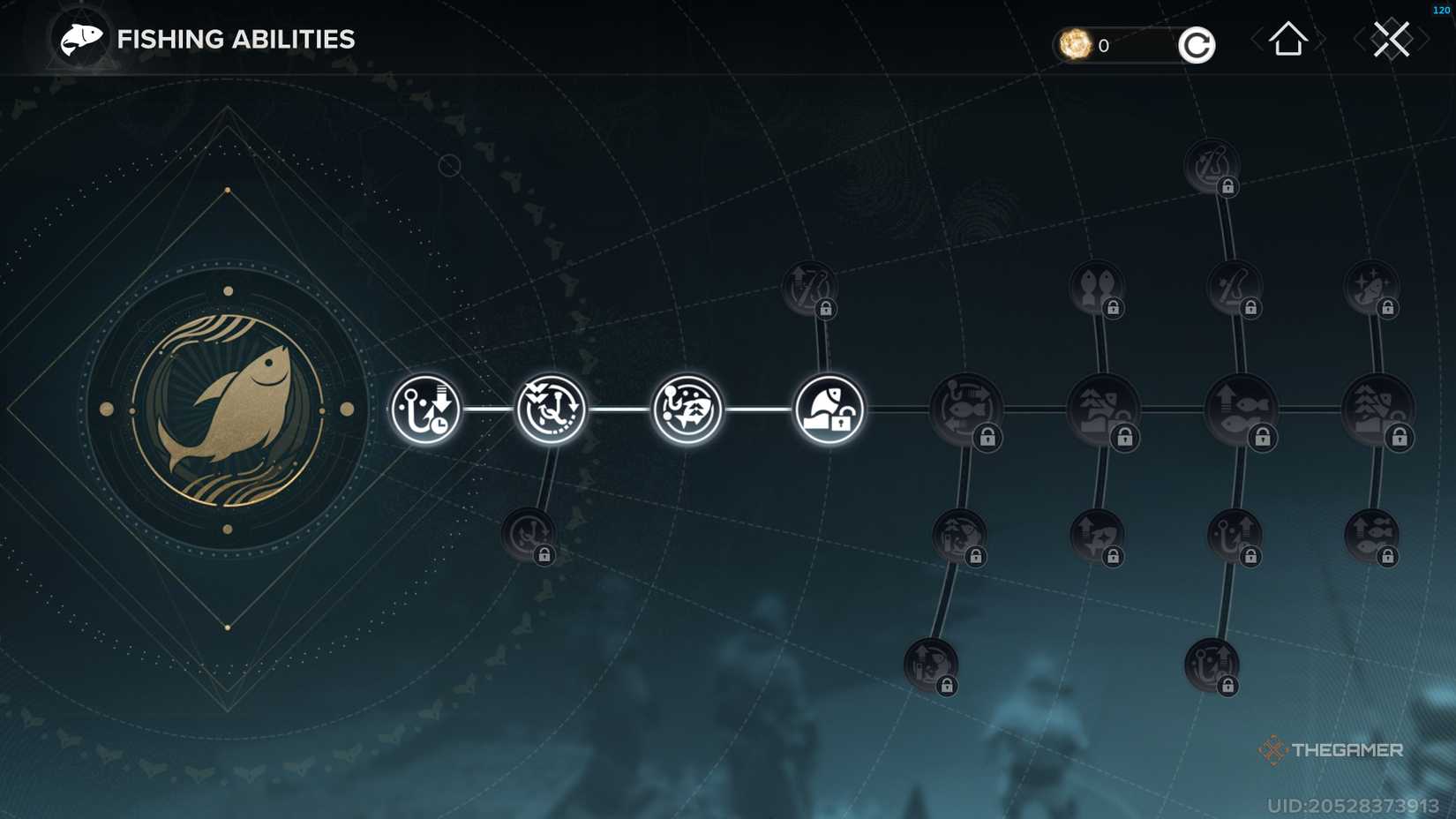Click the fish emblem in the header
Screen dimensions: 1456x819
tap(78, 39)
